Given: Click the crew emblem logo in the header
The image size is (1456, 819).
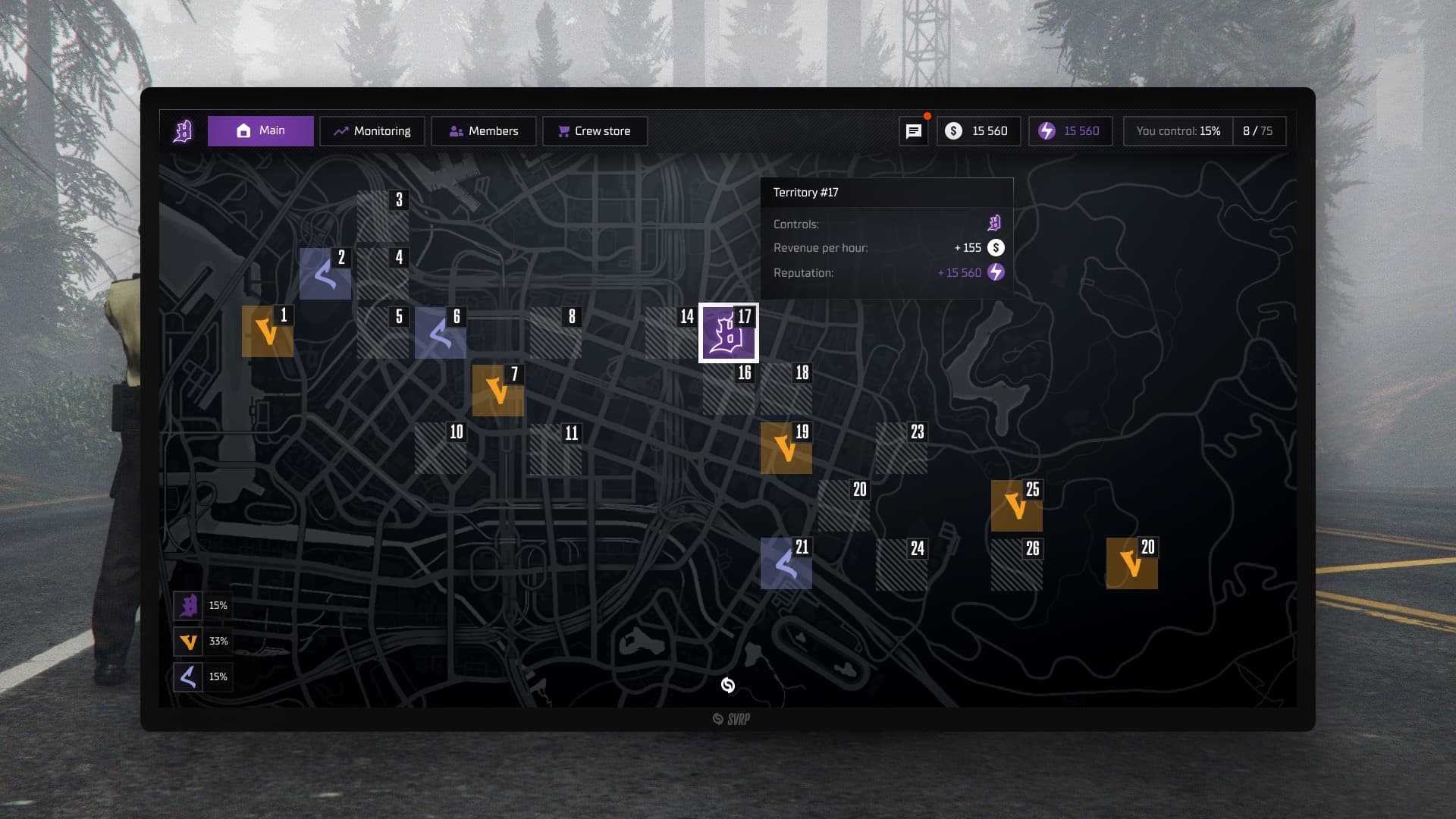Looking at the screenshot, I should coord(183,131).
